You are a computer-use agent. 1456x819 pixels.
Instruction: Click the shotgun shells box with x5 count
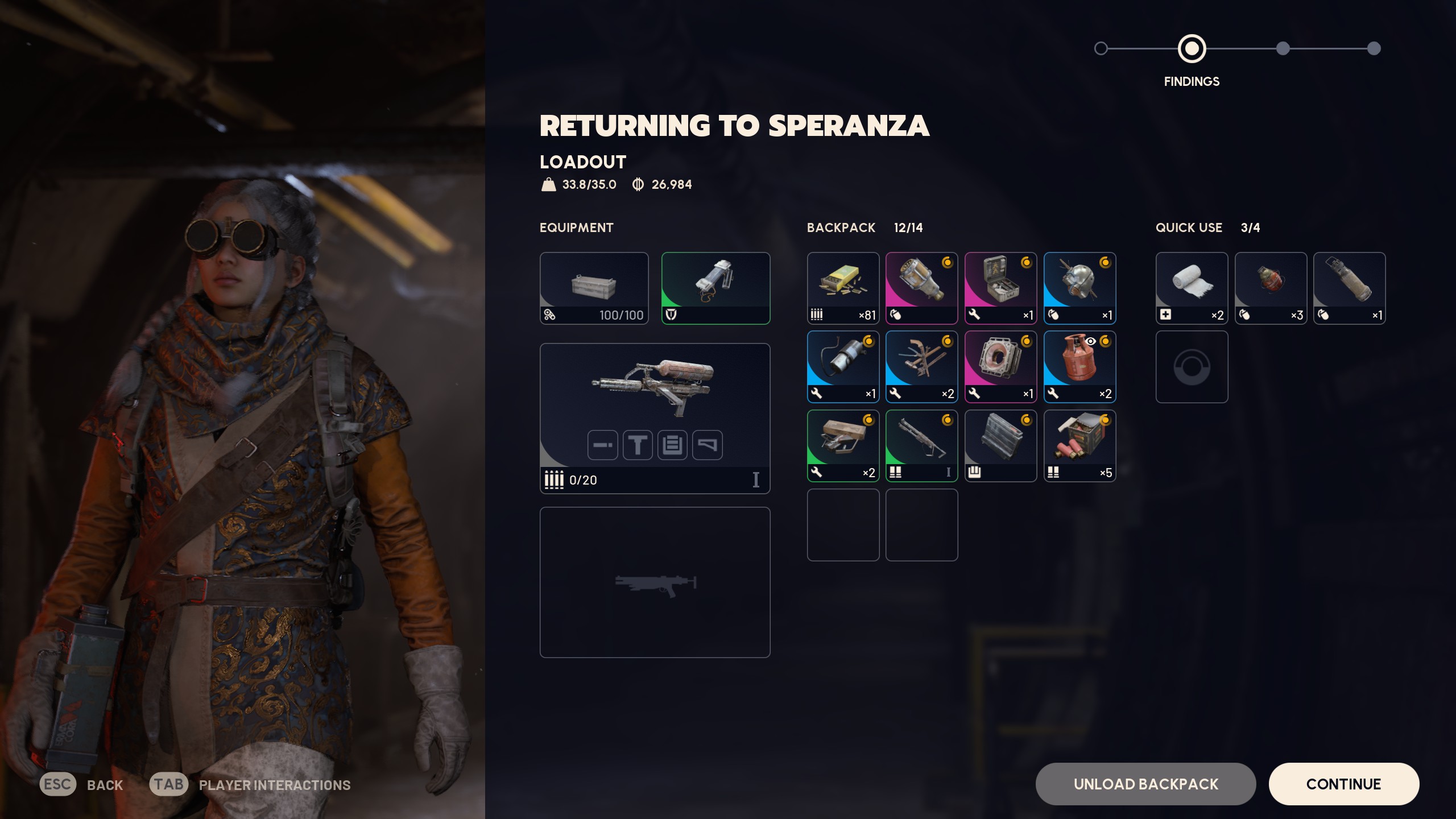click(x=1079, y=445)
